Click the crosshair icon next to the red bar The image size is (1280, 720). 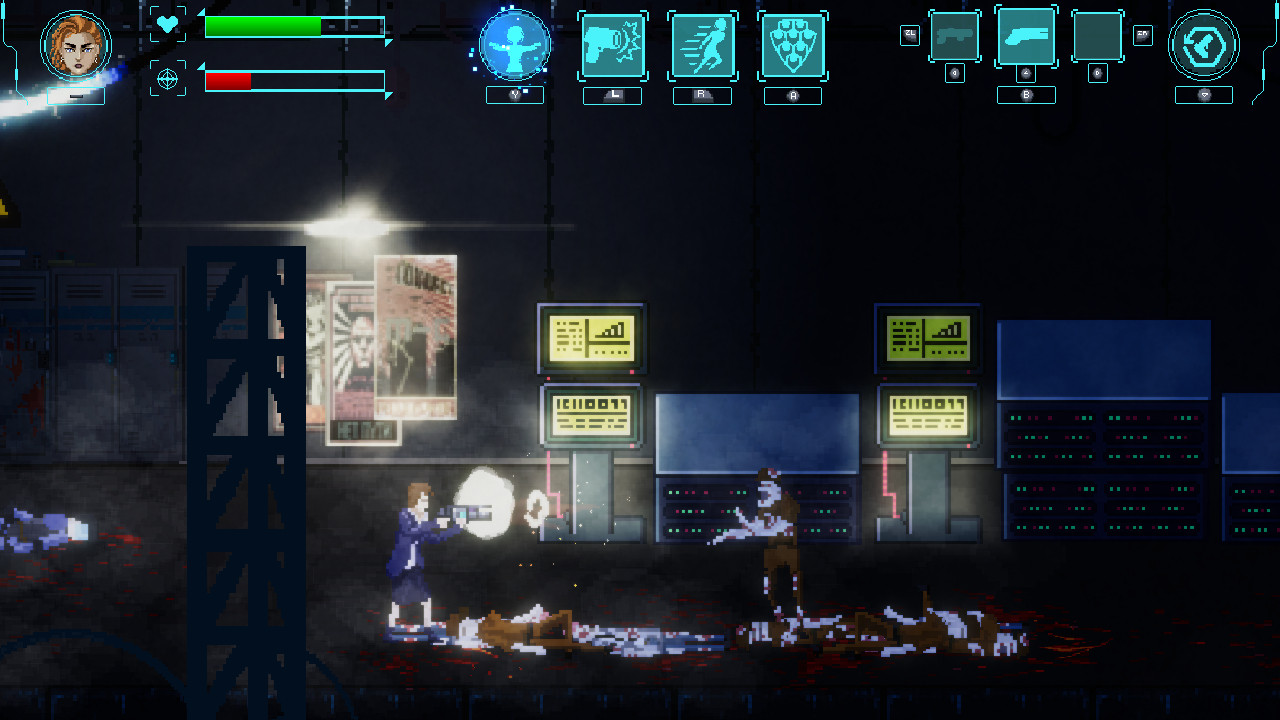click(x=167, y=76)
